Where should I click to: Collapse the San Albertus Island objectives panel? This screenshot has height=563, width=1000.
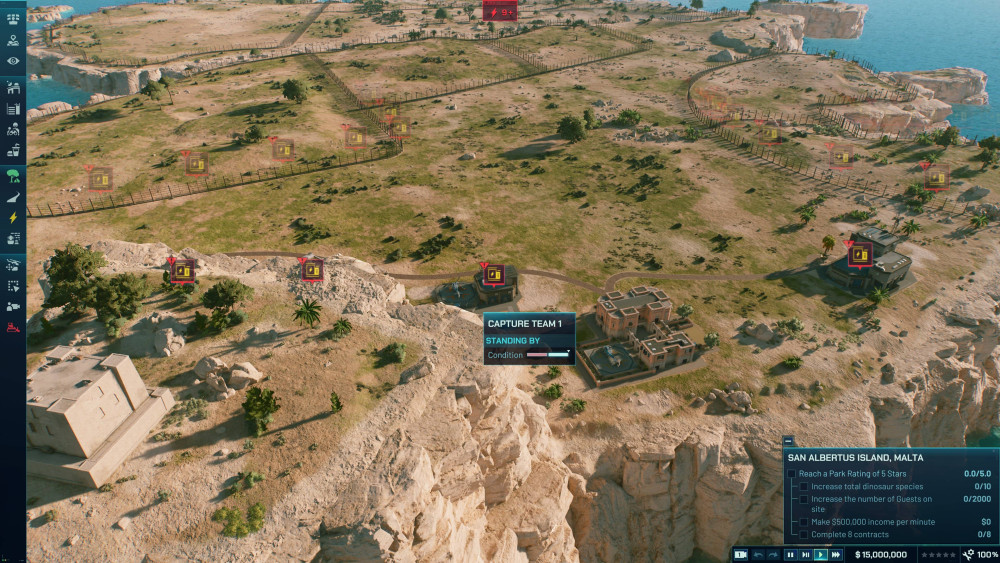[788, 441]
